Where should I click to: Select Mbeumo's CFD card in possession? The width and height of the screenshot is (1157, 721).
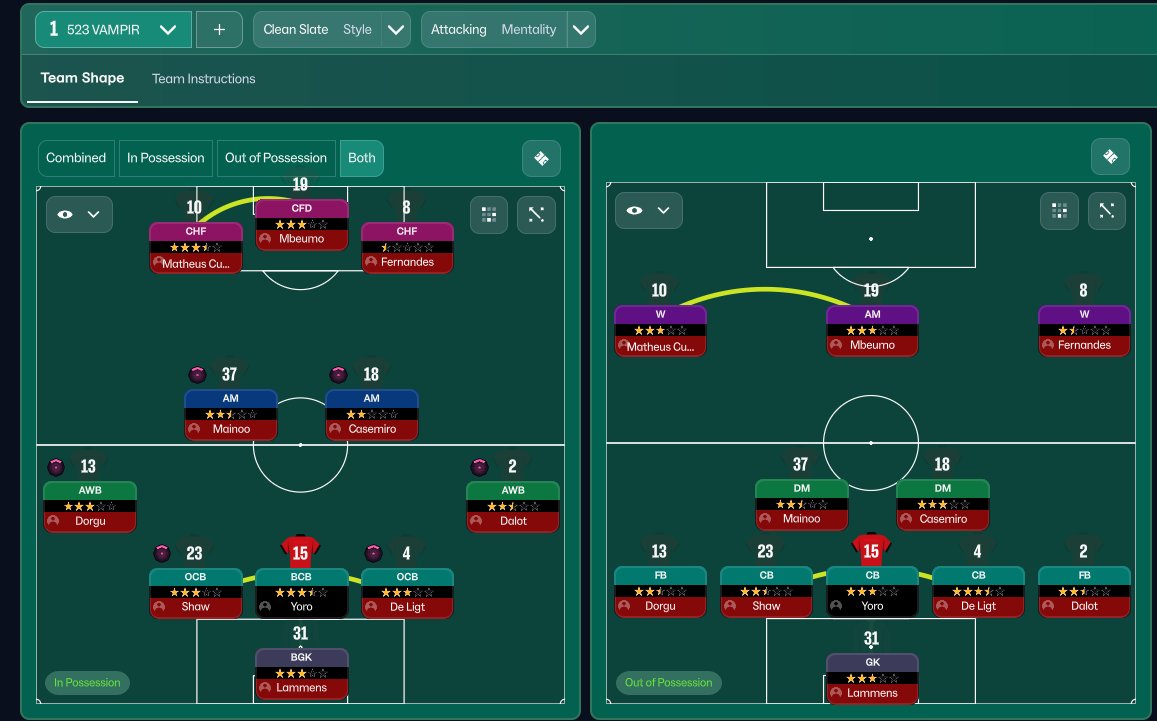coord(302,224)
